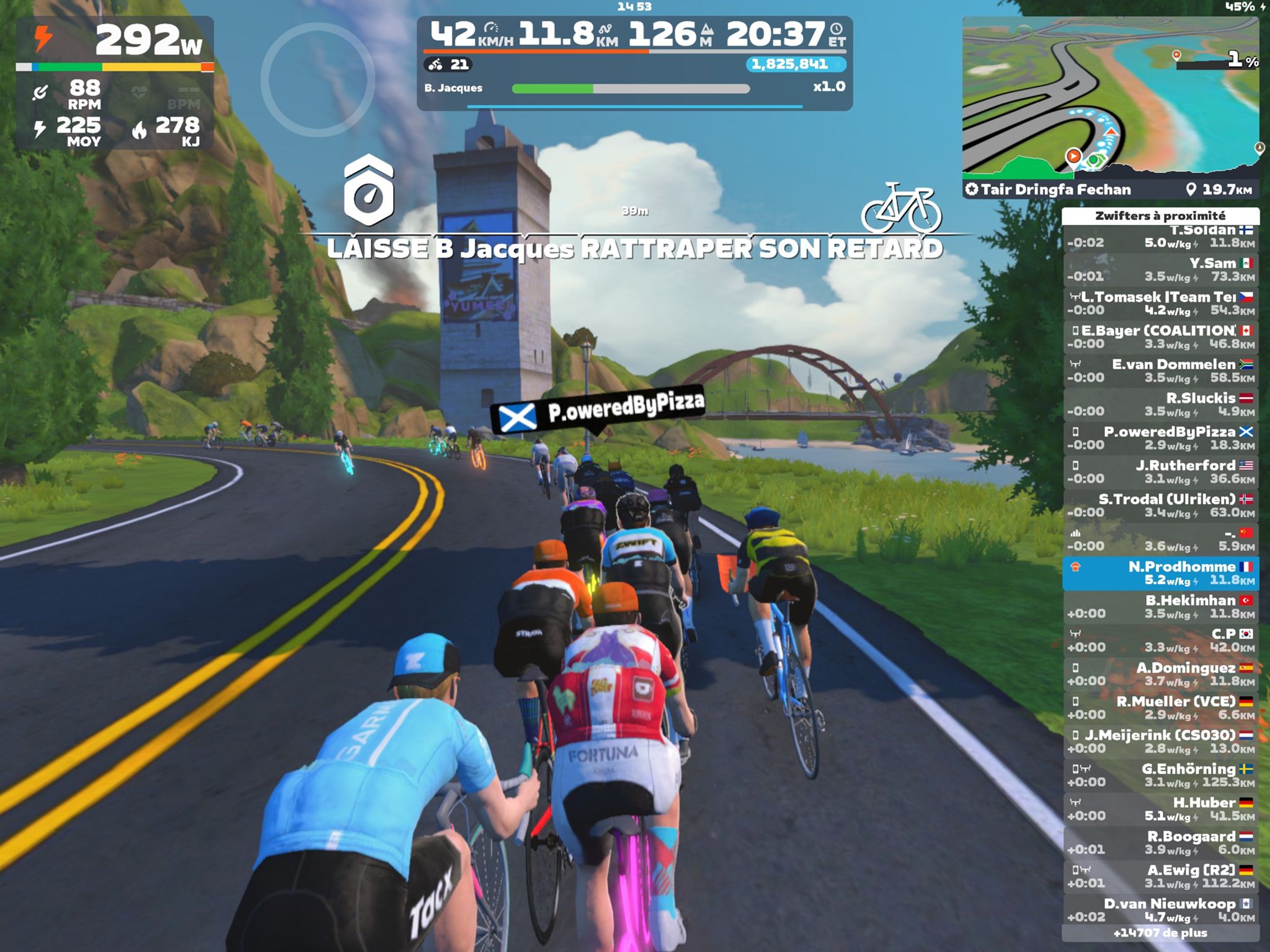Select R.Sluckis in the rider list
Screen dimensions: 1270x952
1160,405
